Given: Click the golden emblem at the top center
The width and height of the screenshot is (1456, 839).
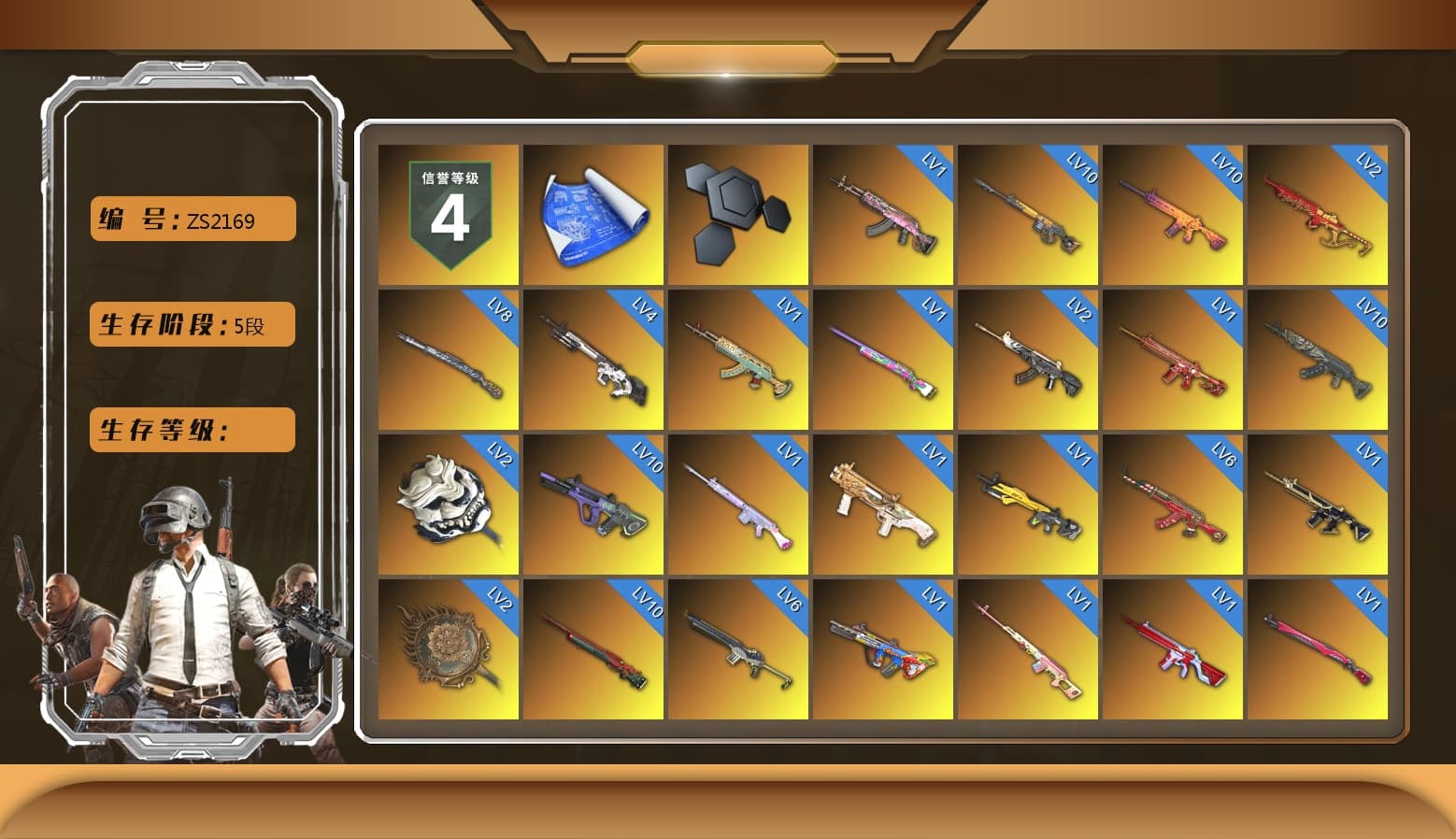Looking at the screenshot, I should (x=728, y=56).
